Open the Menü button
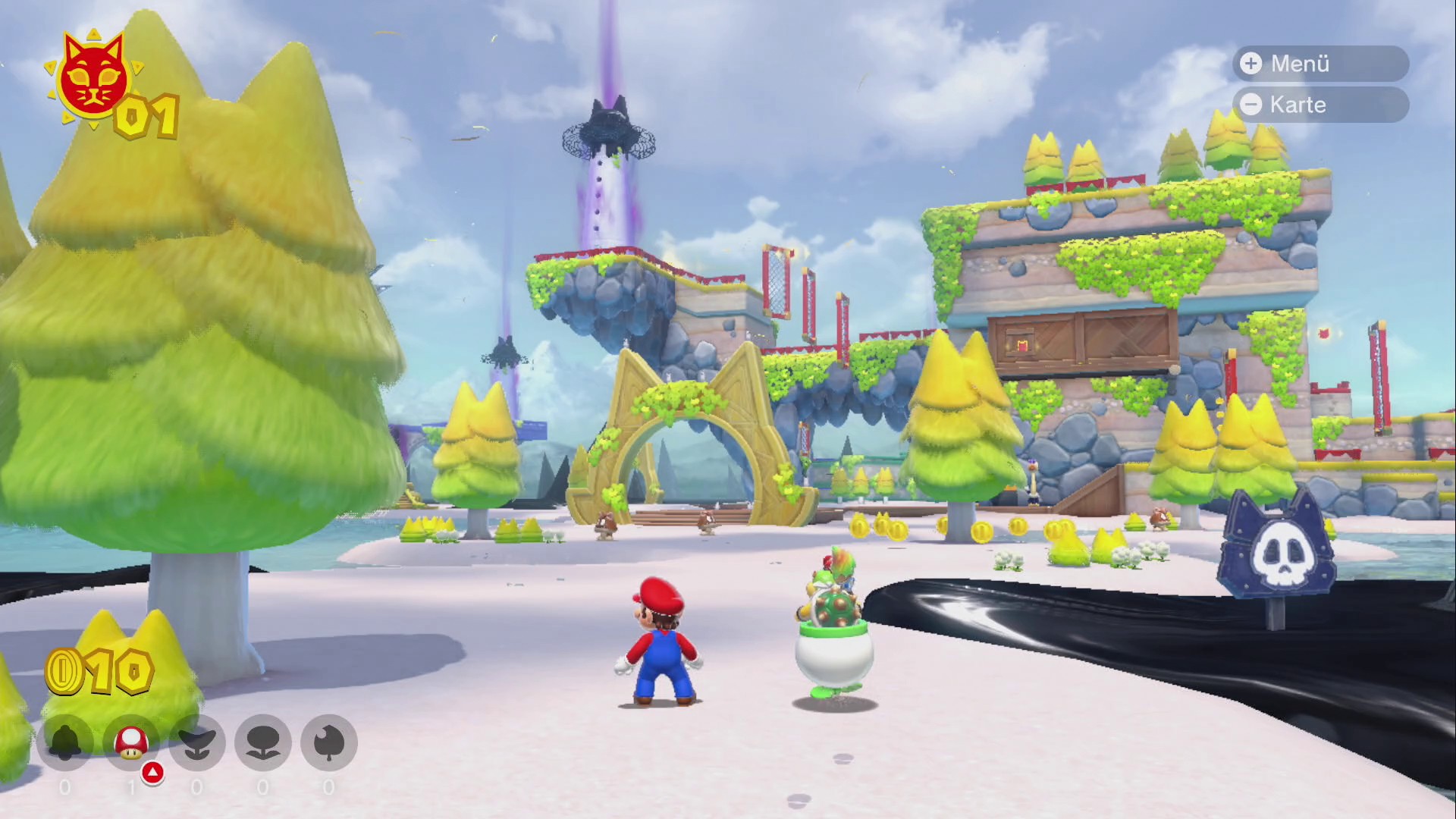Image resolution: width=1456 pixels, height=819 pixels. (1320, 64)
